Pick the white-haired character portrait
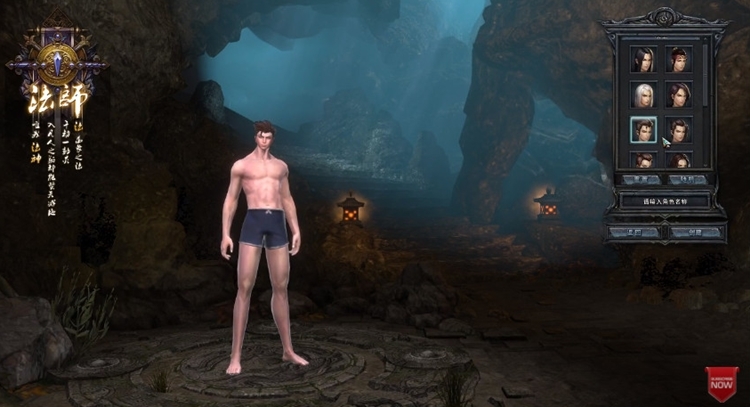This screenshot has height=407, width=750. [x=643, y=95]
